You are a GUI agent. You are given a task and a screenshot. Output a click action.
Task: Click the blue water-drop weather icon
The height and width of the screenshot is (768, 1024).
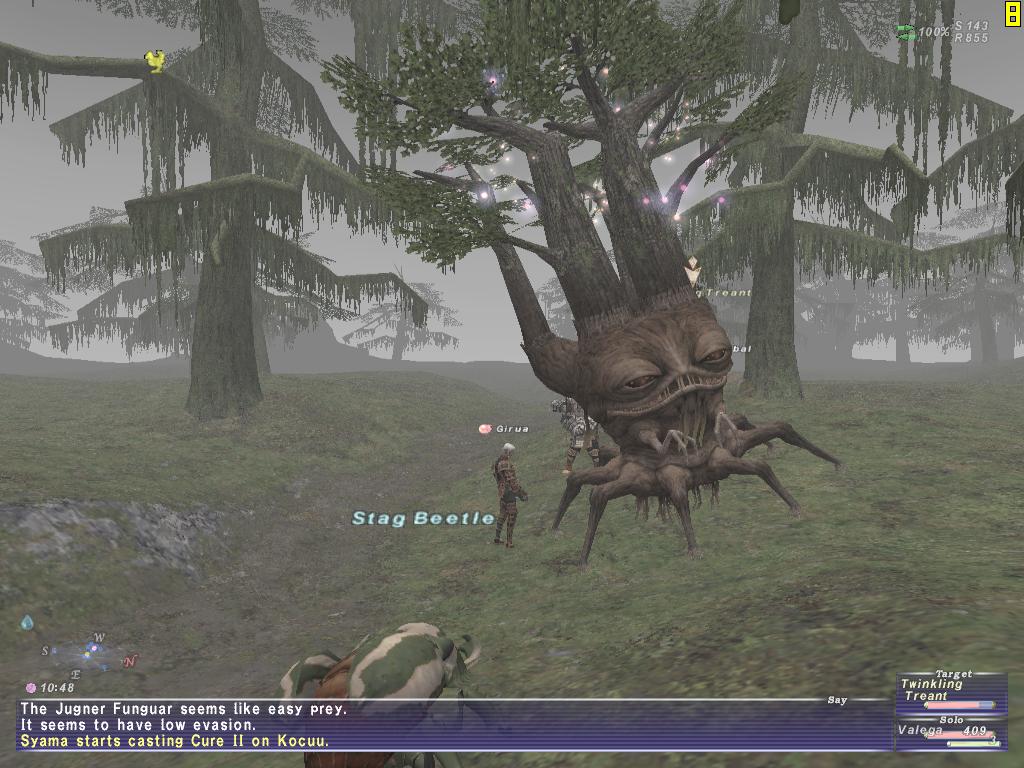click(x=27, y=623)
